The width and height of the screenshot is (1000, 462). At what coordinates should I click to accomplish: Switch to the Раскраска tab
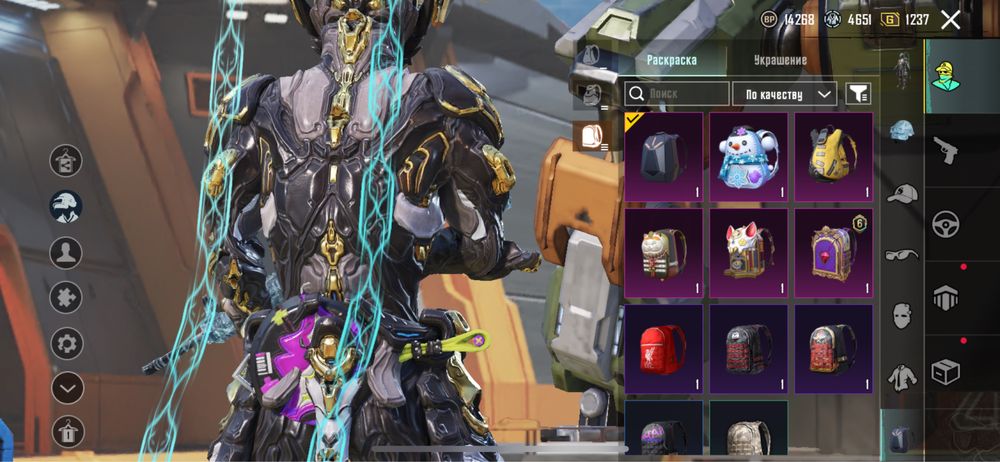(672, 60)
